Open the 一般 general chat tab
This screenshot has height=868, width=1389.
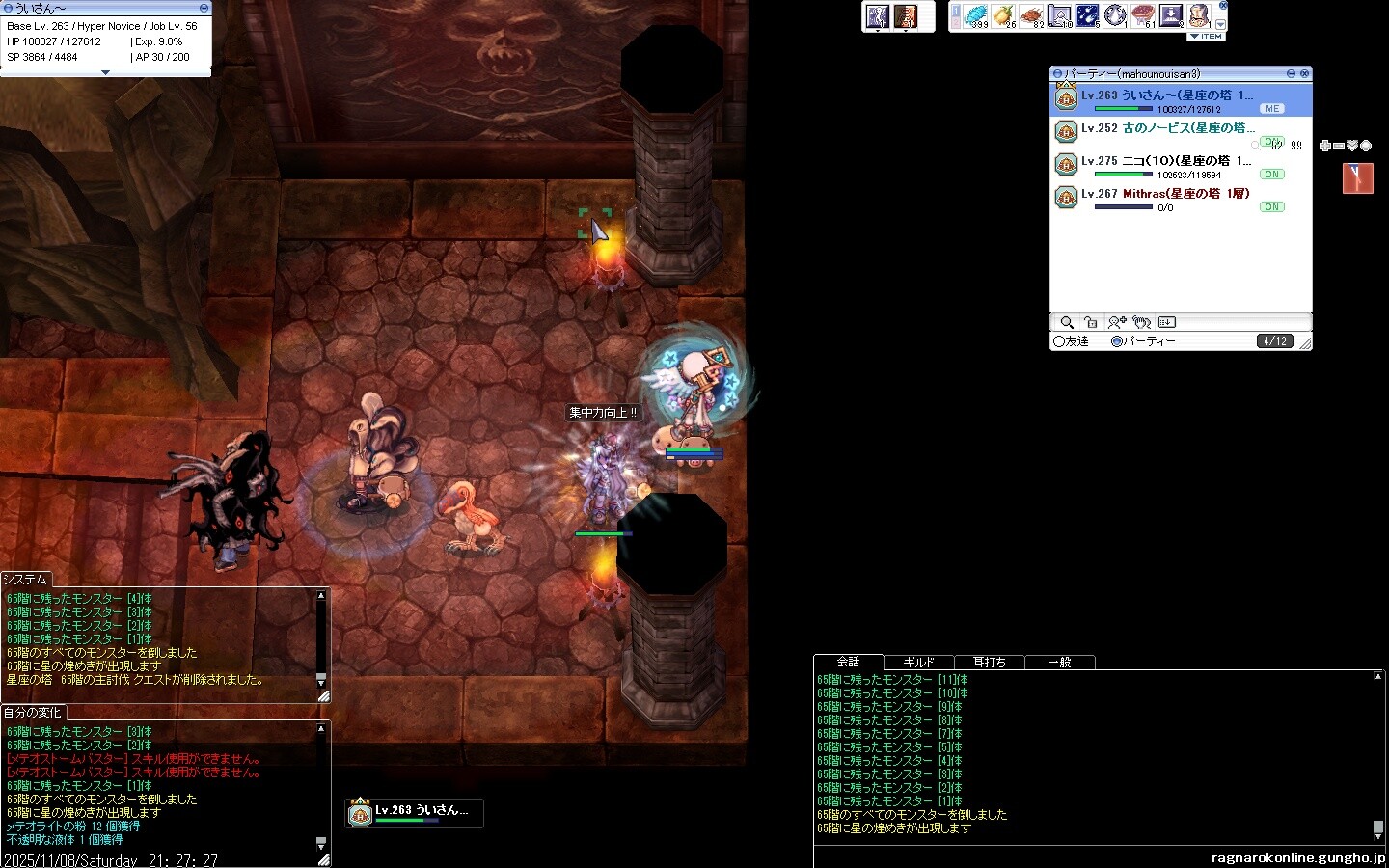1059,663
